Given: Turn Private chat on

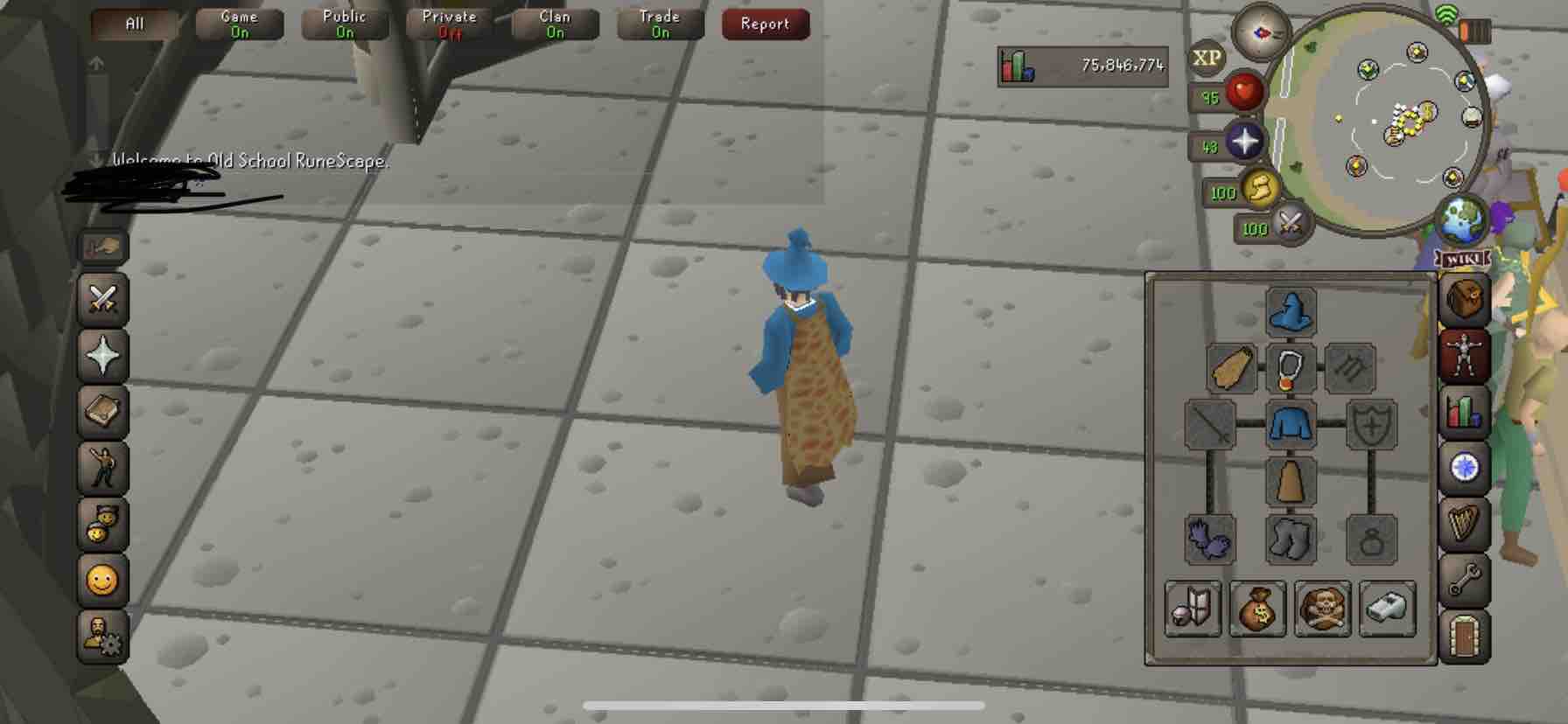Looking at the screenshot, I should (449, 23).
